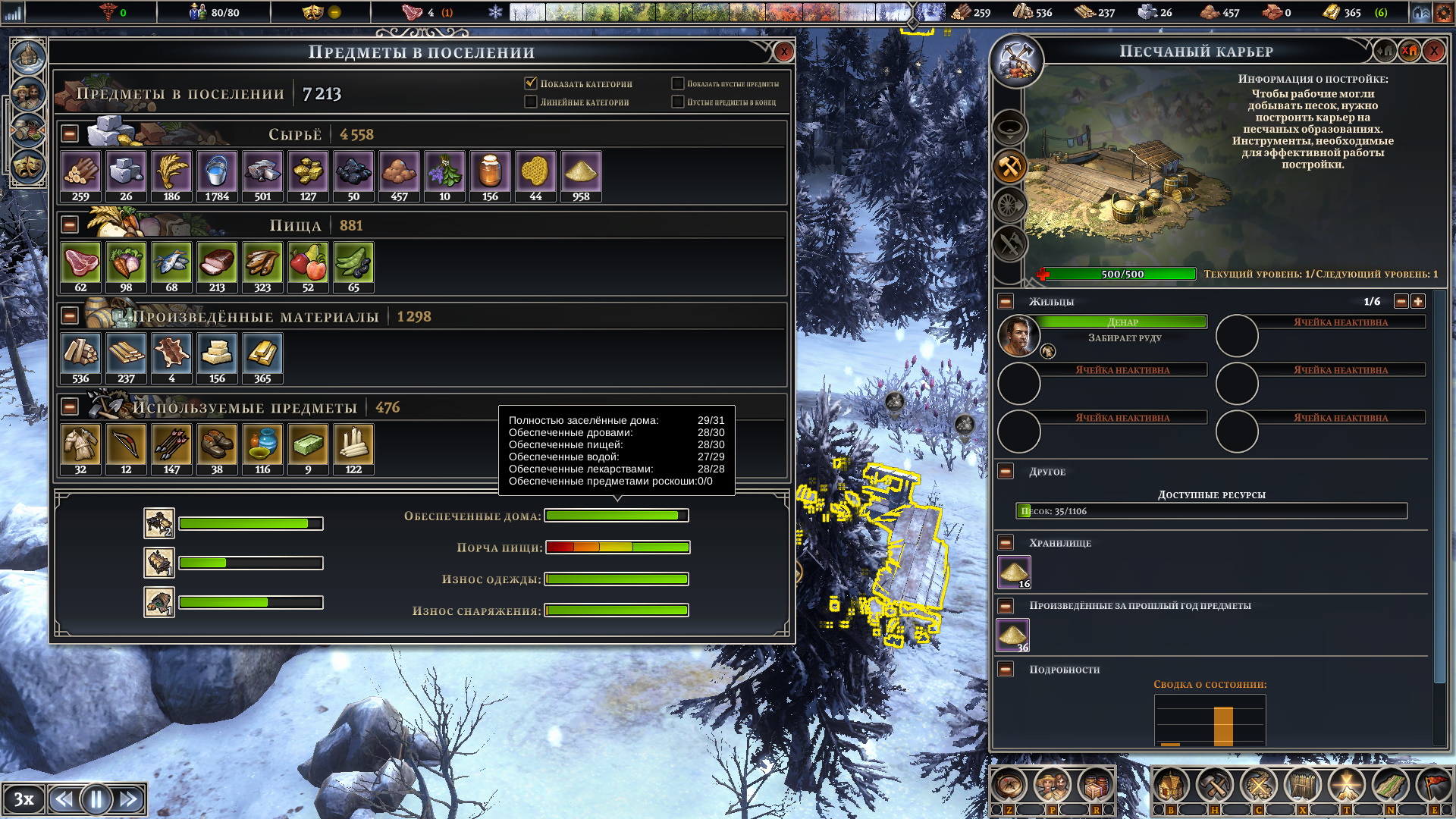Click the gold ingots slot with 365
The width and height of the screenshot is (1456, 819).
tap(262, 358)
